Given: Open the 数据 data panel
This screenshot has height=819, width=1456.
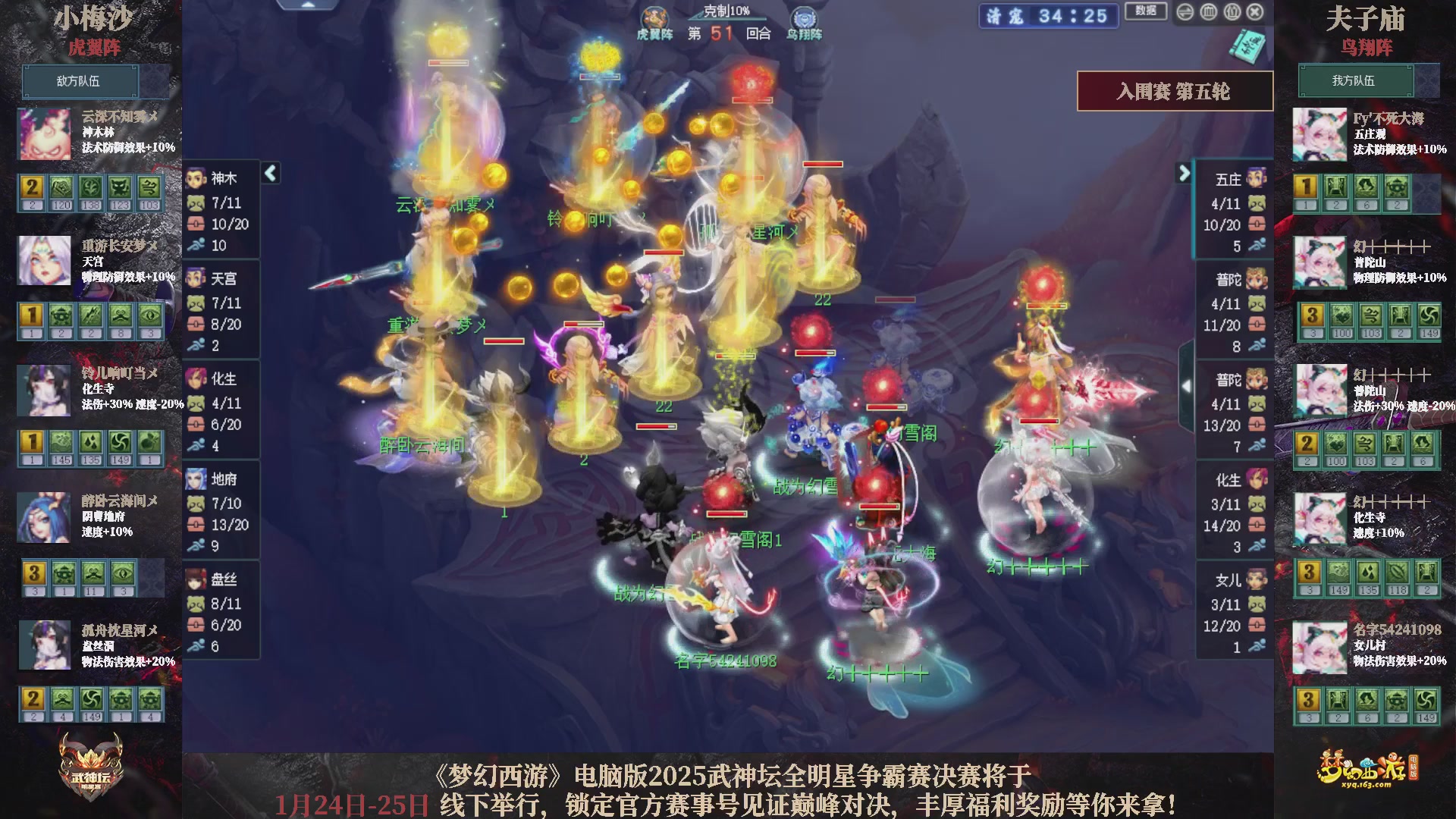Looking at the screenshot, I should coord(1145,9).
